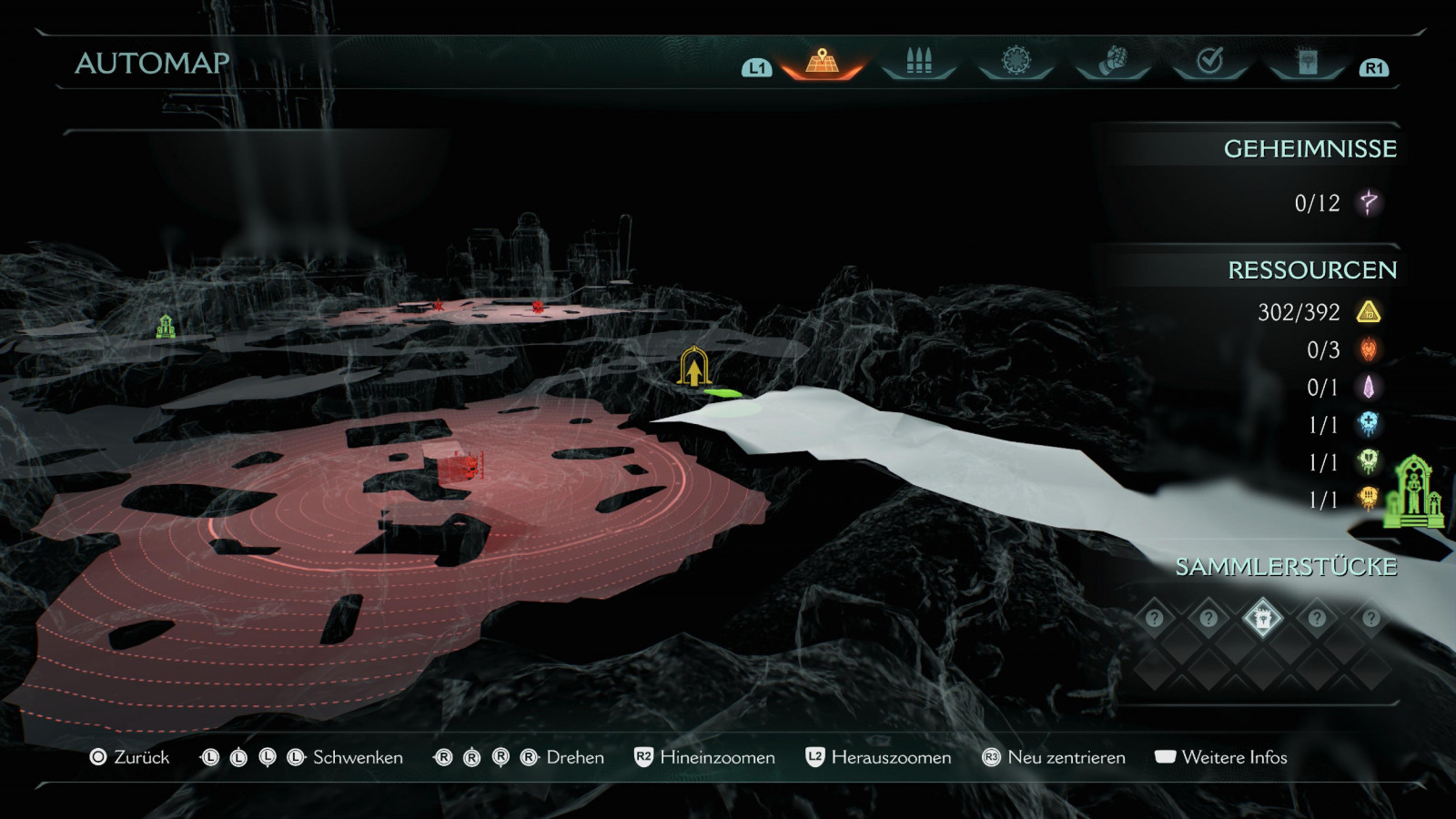Choose the Herauszoomen zoom-out control
The height and width of the screenshot is (819, 1456).
[x=879, y=757]
